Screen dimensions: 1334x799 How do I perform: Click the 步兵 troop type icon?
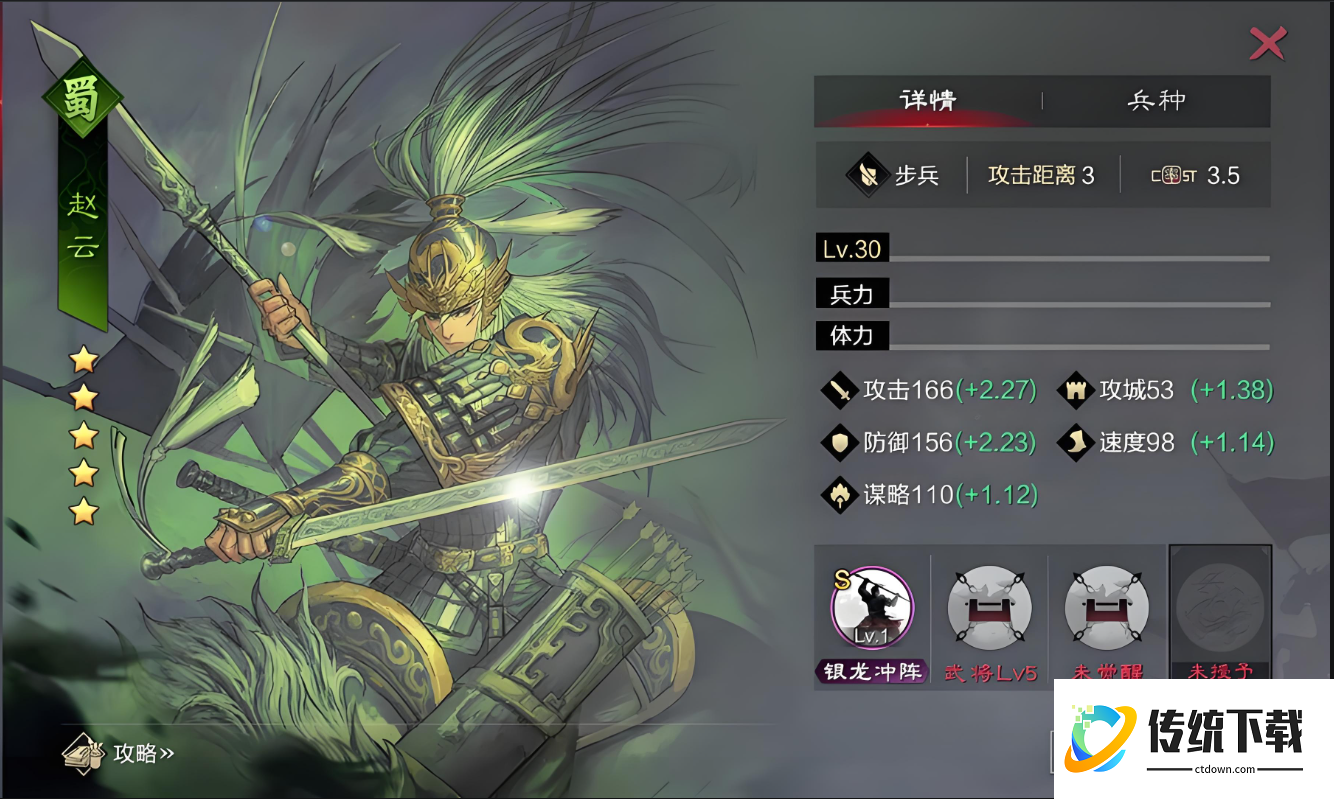click(869, 176)
